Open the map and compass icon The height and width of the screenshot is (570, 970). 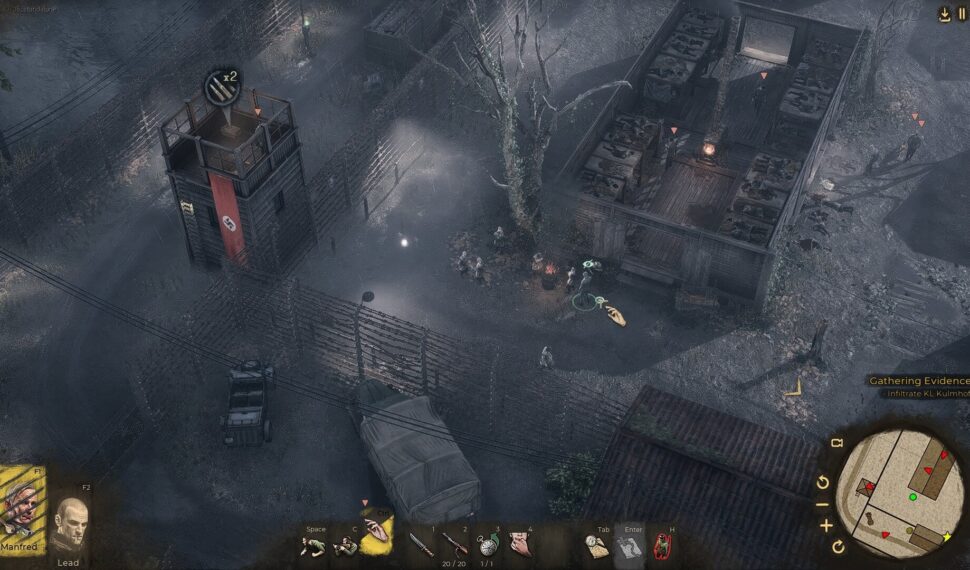pyautogui.click(x=596, y=545)
